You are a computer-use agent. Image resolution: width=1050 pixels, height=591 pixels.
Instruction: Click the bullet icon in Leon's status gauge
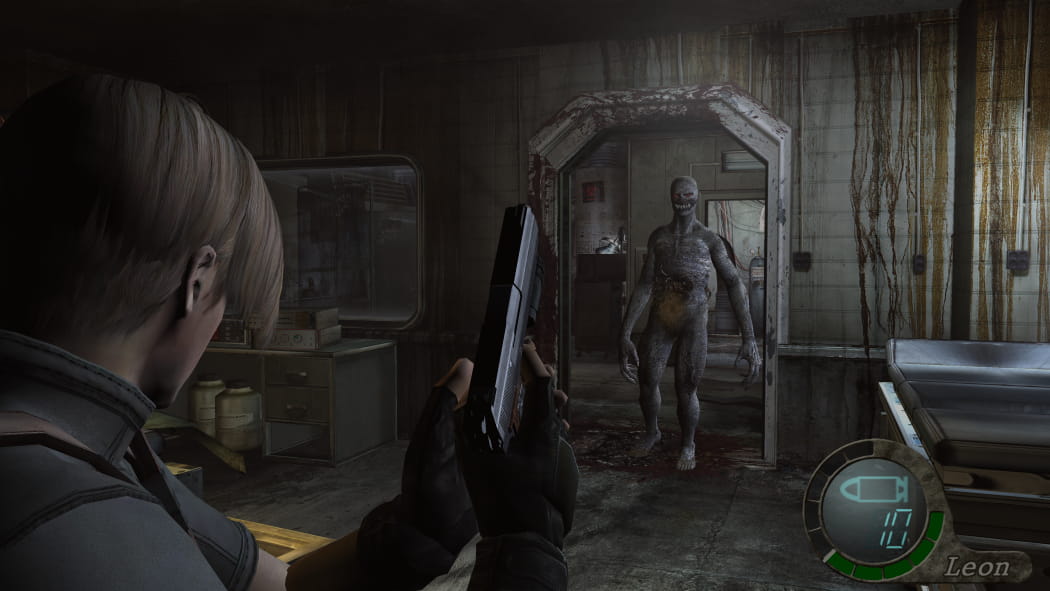(x=871, y=491)
